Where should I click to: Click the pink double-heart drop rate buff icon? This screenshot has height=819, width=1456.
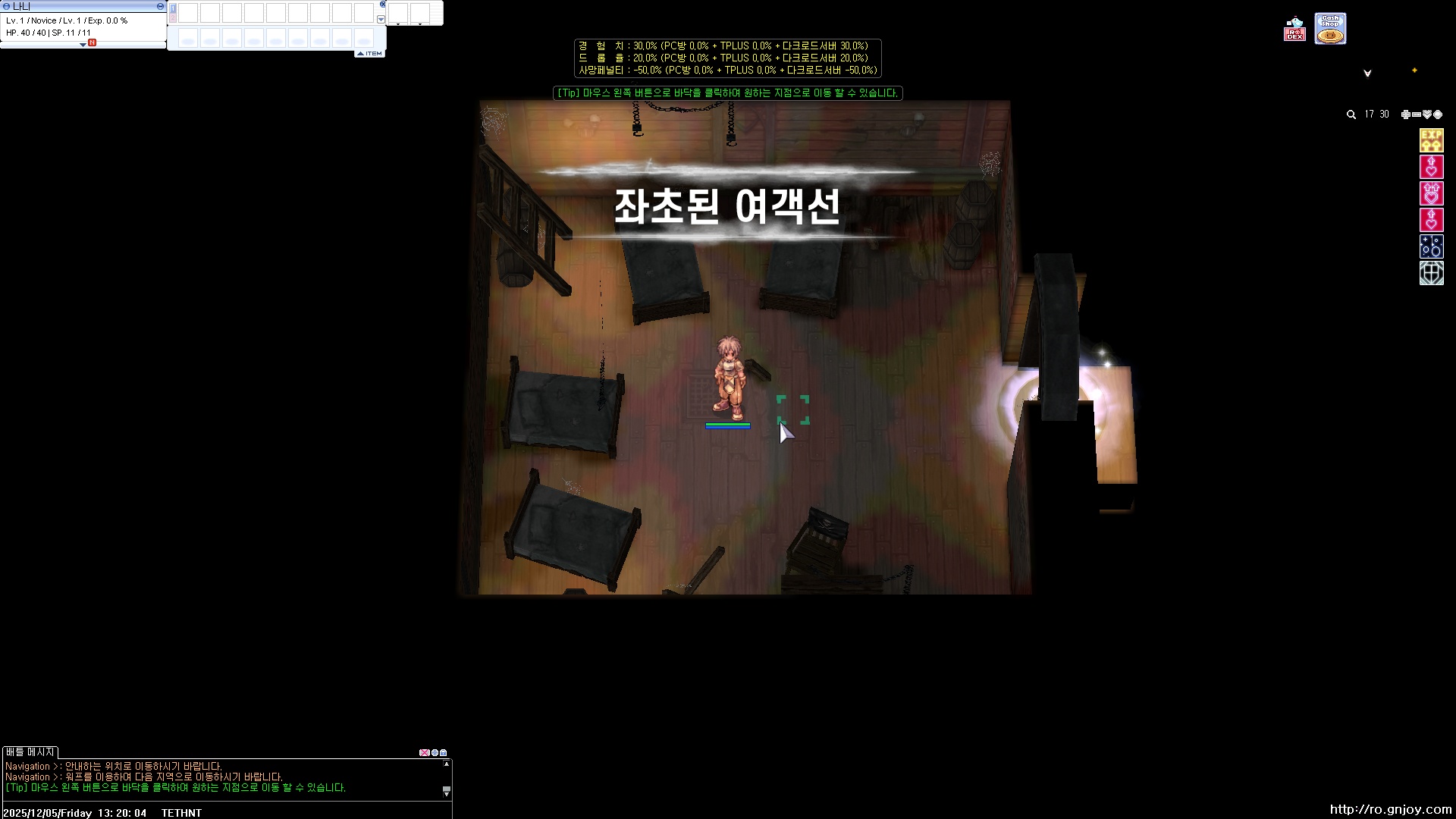1430,194
